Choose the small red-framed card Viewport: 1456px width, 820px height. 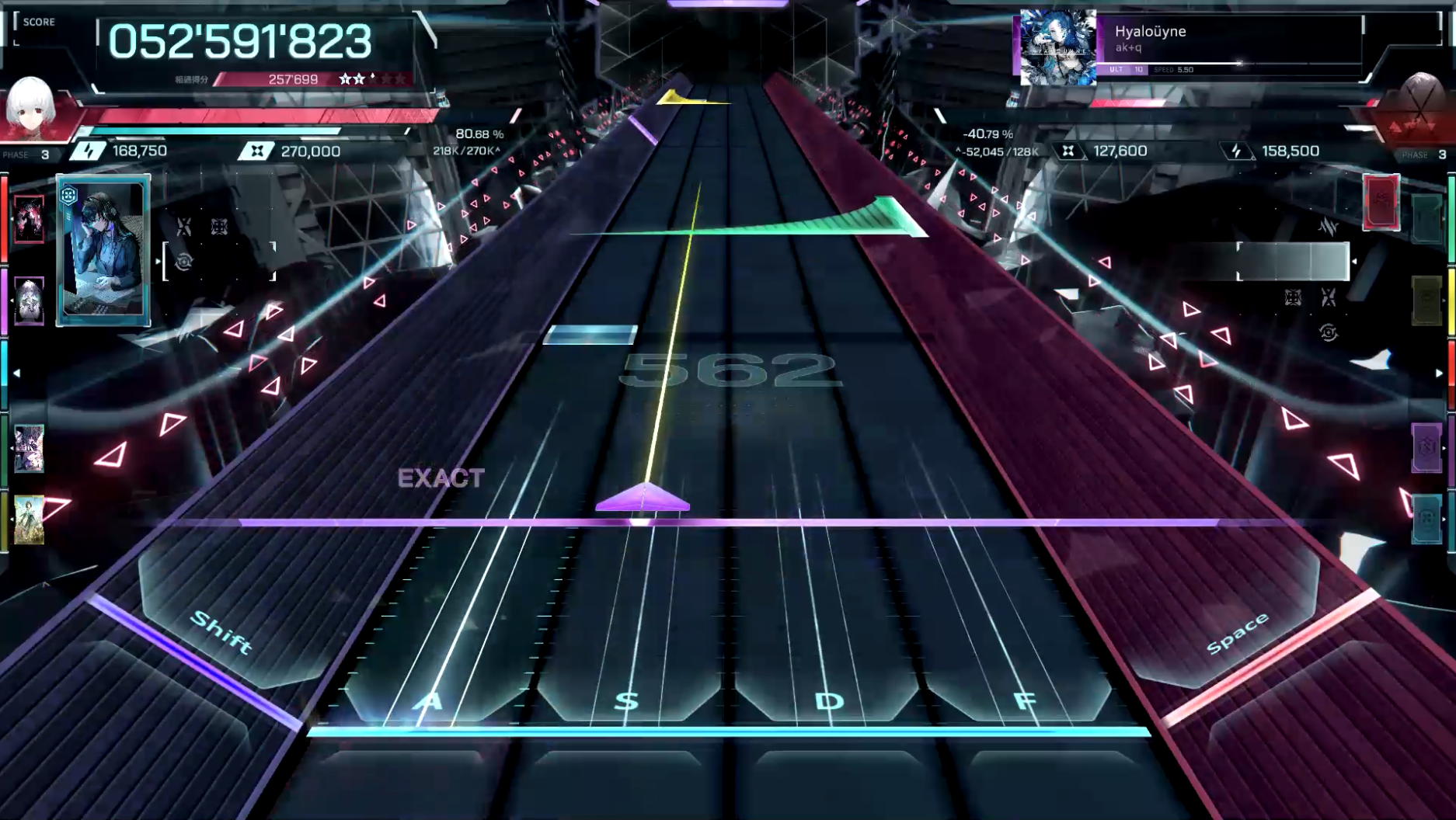point(29,219)
